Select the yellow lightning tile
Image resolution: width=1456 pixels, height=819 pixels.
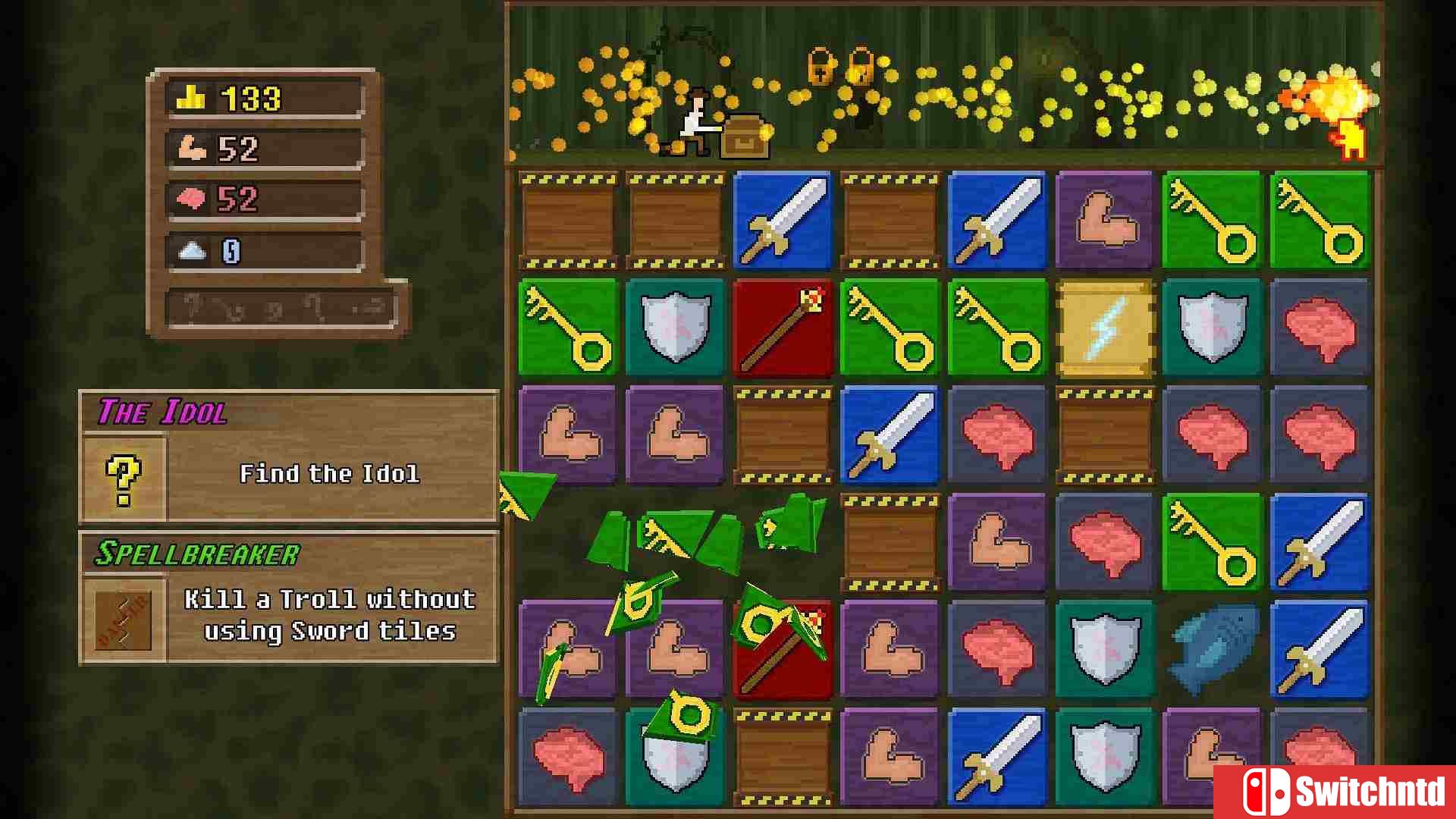pyautogui.click(x=1105, y=328)
